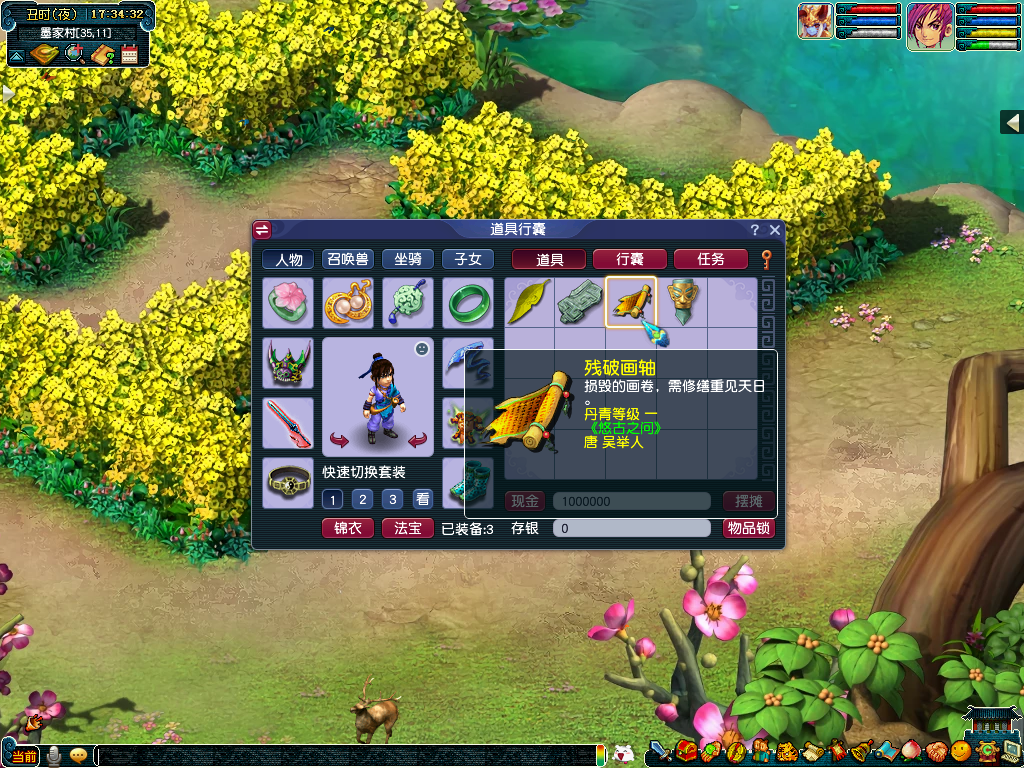Activate the 物品锁 item lock button

pyautogui.click(x=749, y=528)
